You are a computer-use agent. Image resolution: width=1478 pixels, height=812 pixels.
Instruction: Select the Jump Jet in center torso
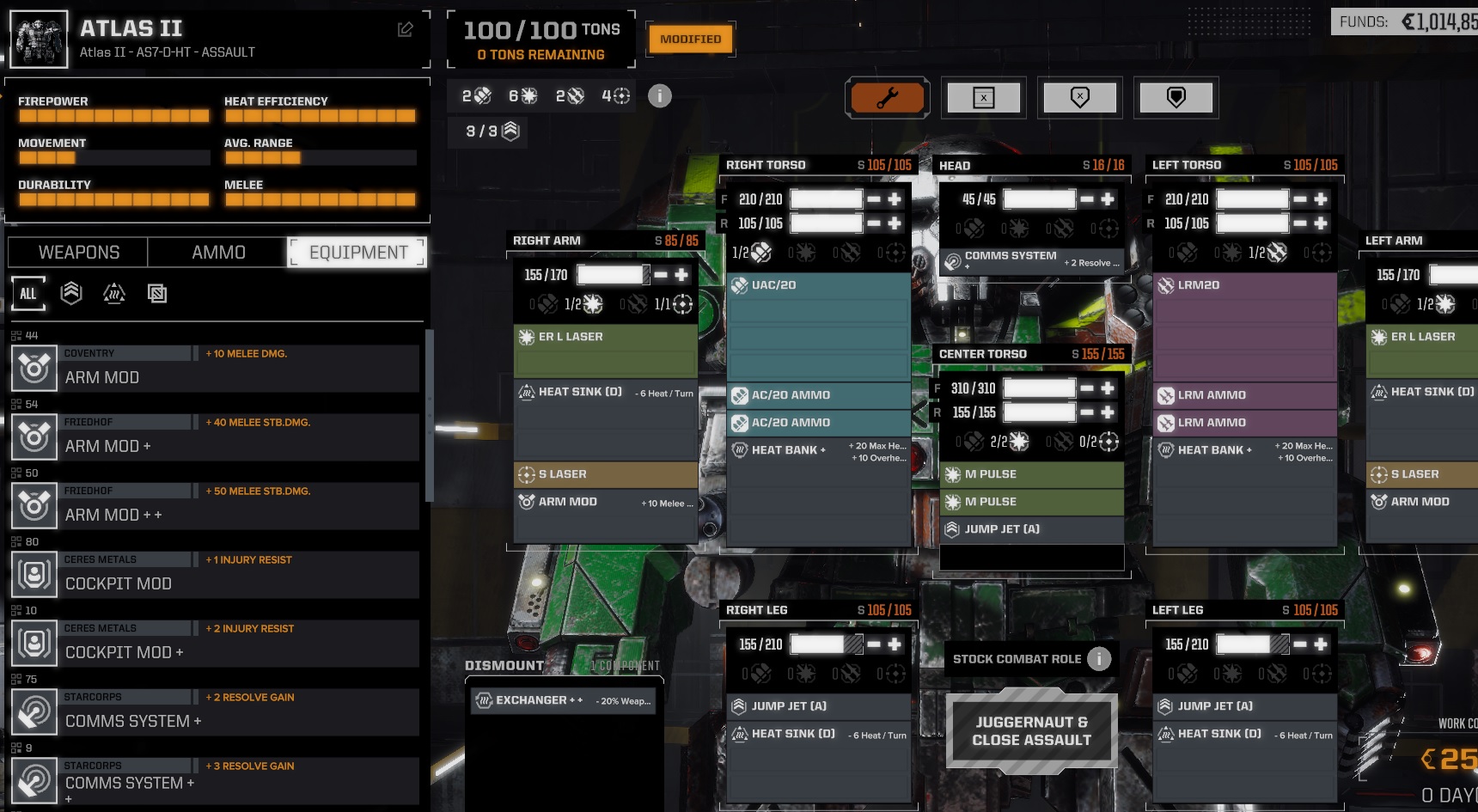tap(1031, 529)
